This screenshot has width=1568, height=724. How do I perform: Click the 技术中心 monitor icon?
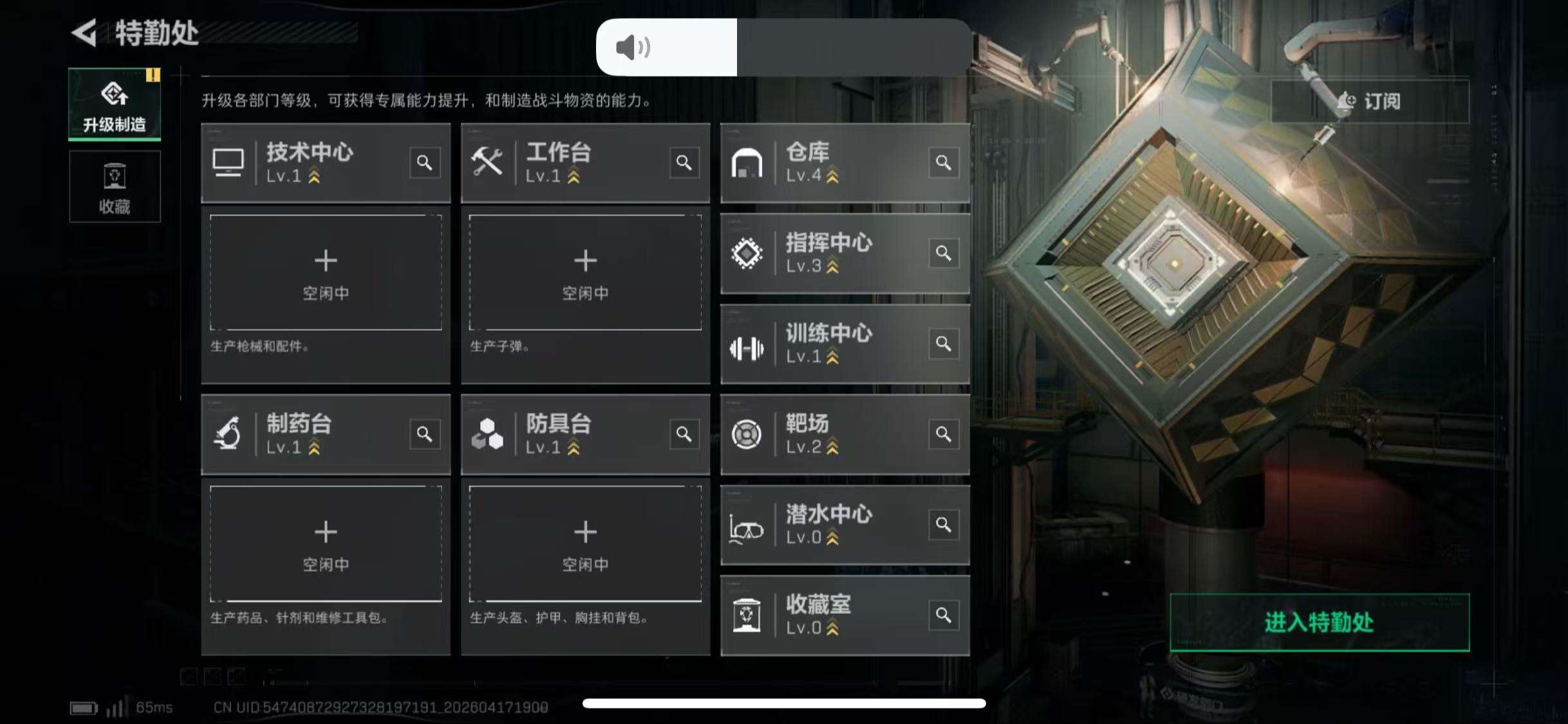click(229, 162)
